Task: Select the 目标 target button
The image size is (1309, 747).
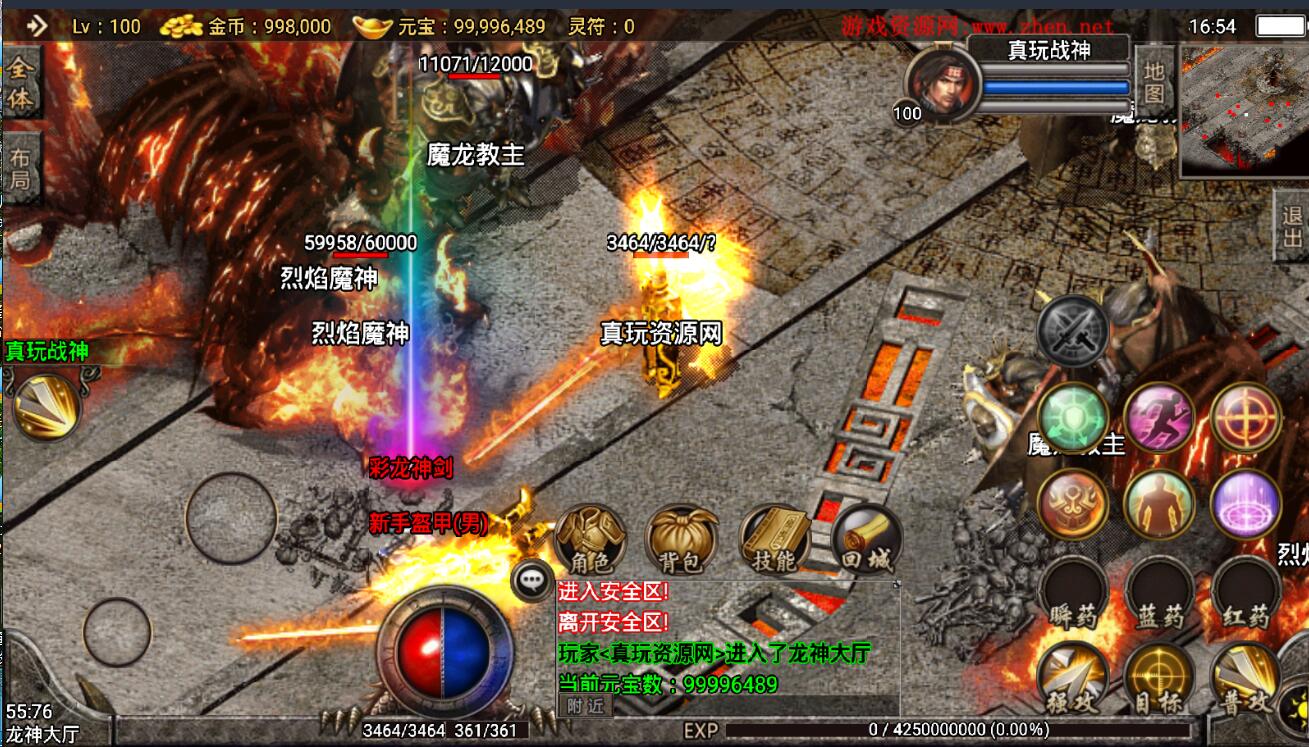Action: 1159,678
